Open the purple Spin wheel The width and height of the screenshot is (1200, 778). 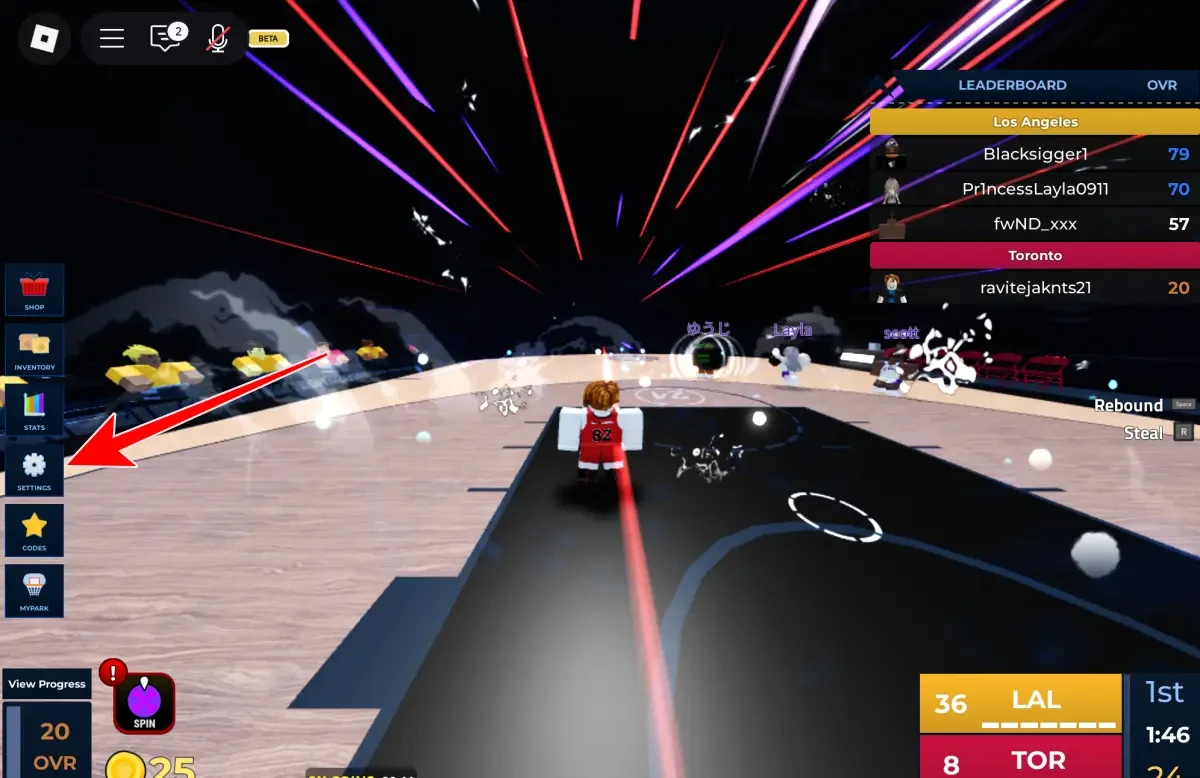[145, 702]
